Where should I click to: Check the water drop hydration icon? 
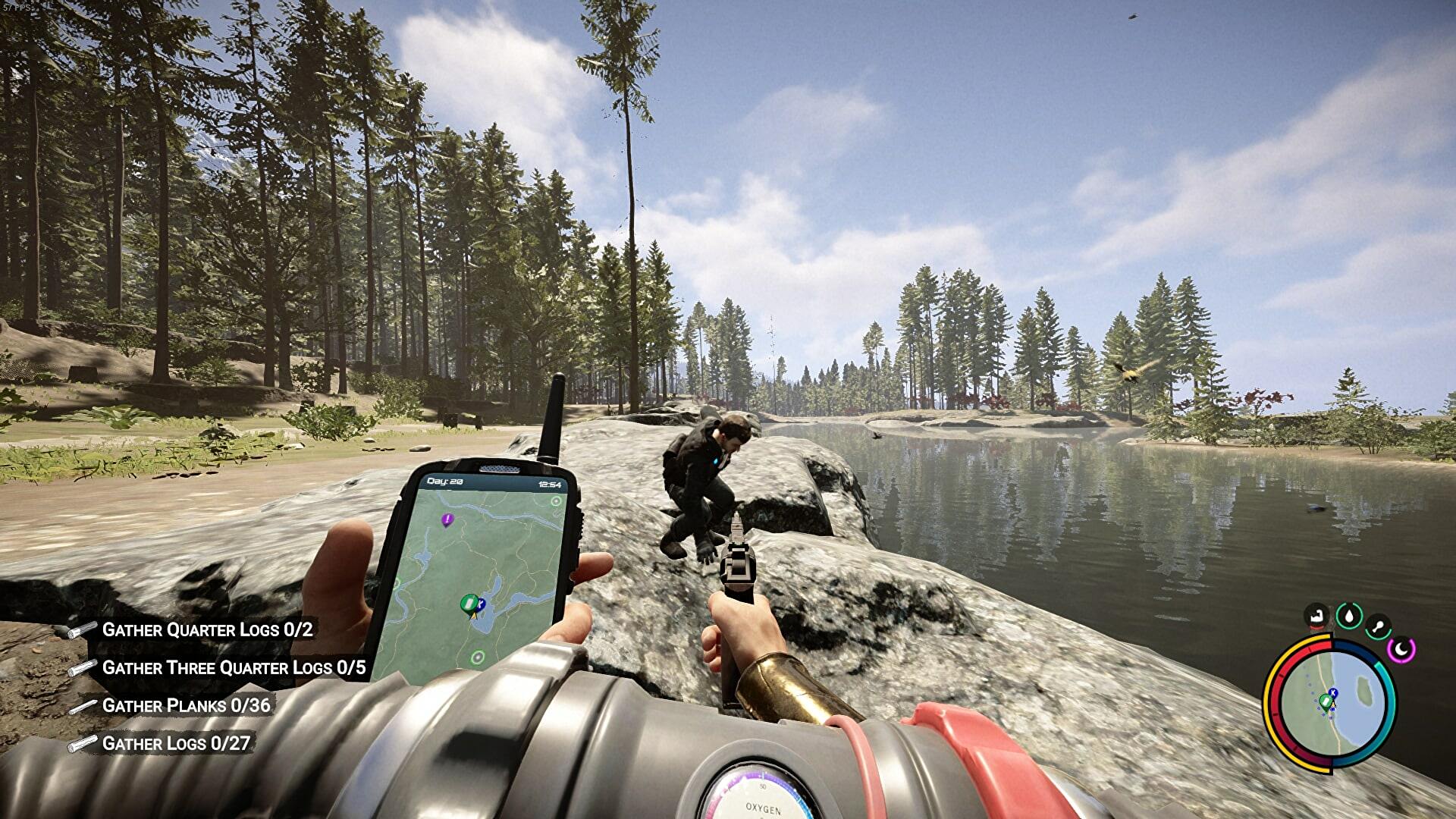(x=1348, y=616)
